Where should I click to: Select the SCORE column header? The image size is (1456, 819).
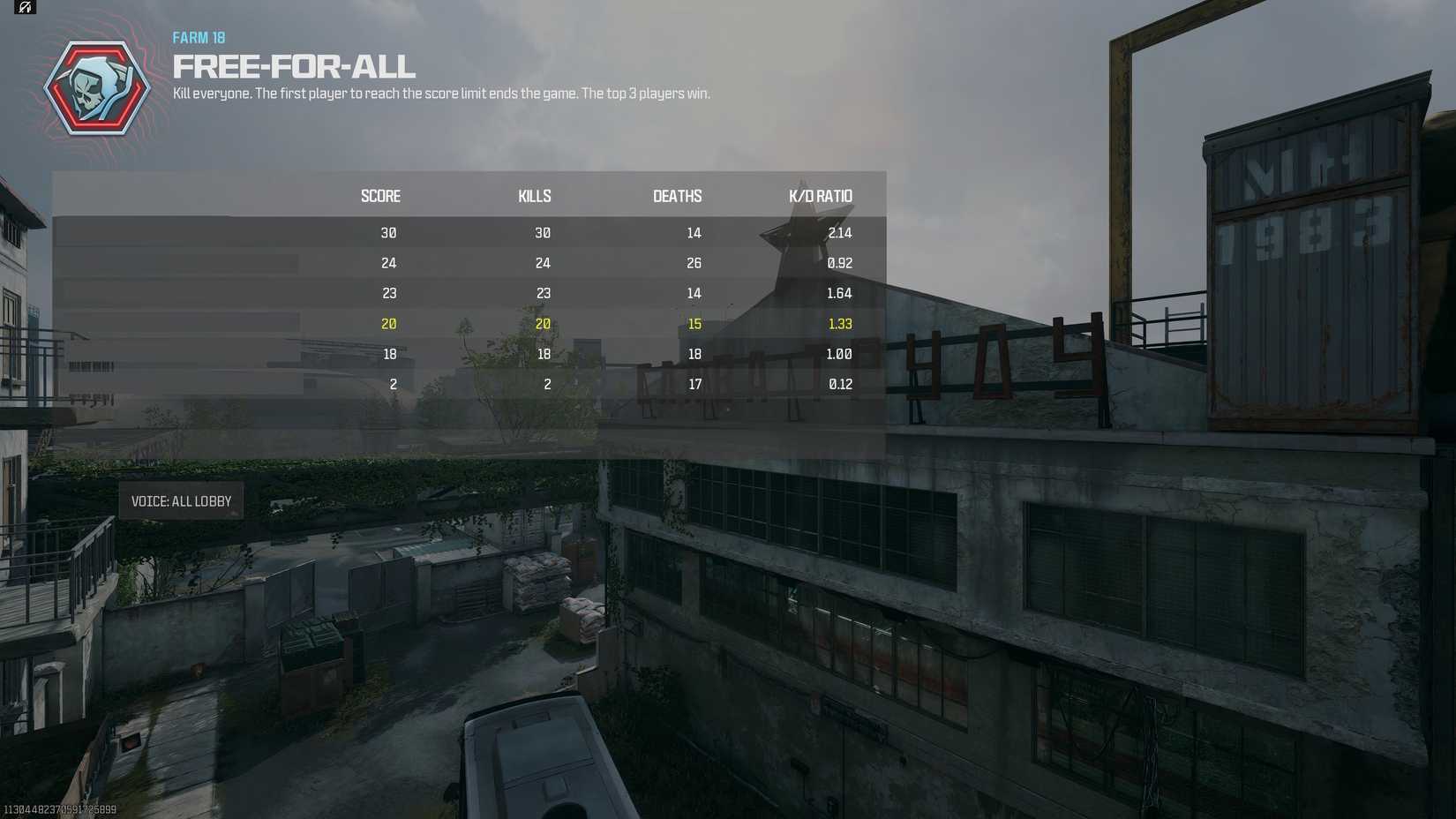point(380,196)
